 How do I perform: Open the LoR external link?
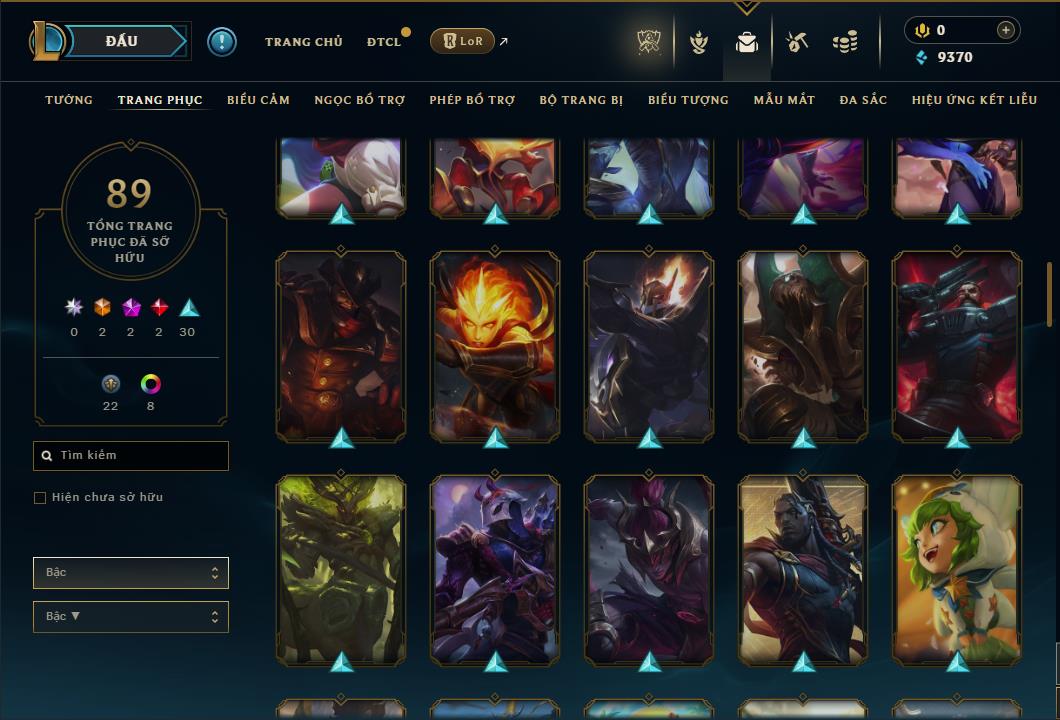(462, 41)
